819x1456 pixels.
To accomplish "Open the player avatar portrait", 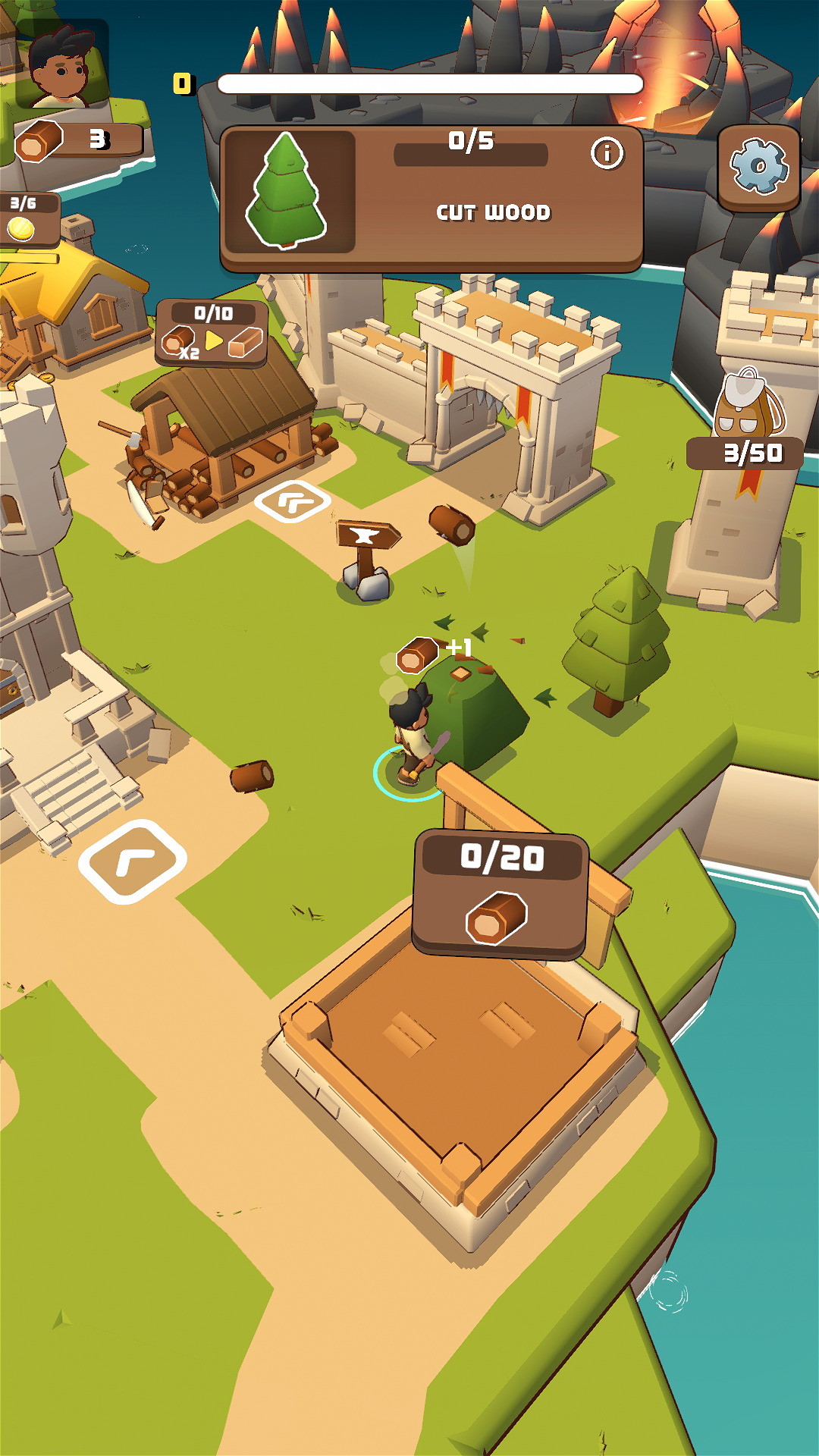I will pos(62,65).
